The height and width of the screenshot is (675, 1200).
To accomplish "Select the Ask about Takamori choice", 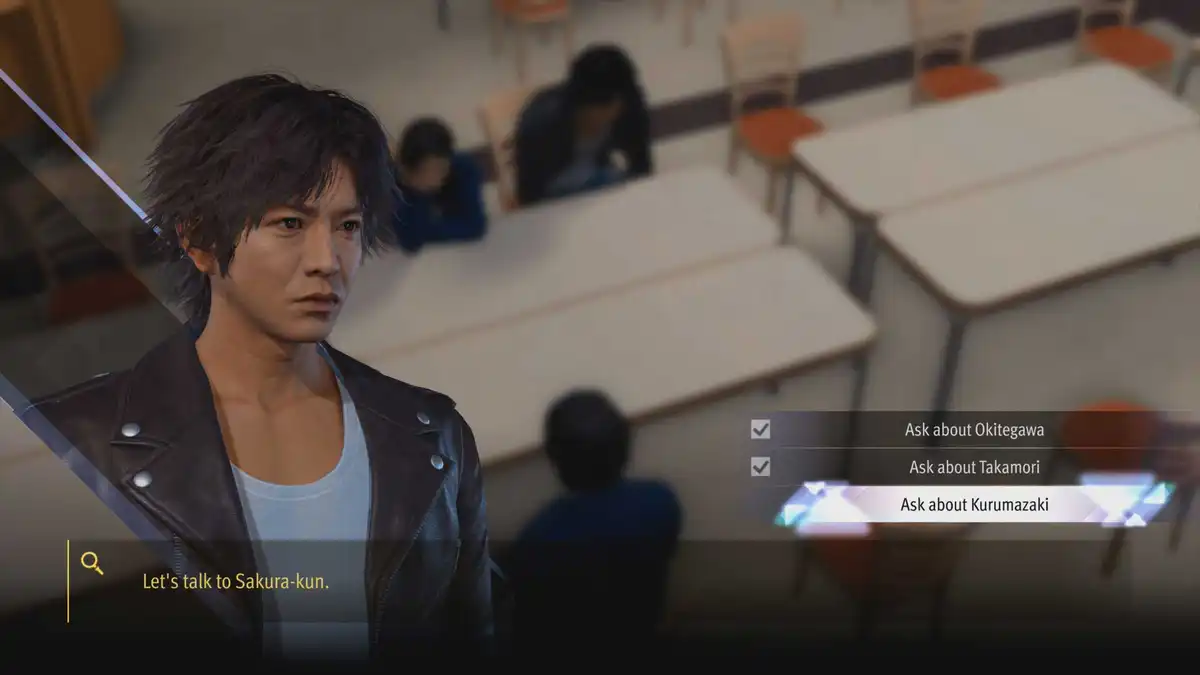I will (974, 467).
